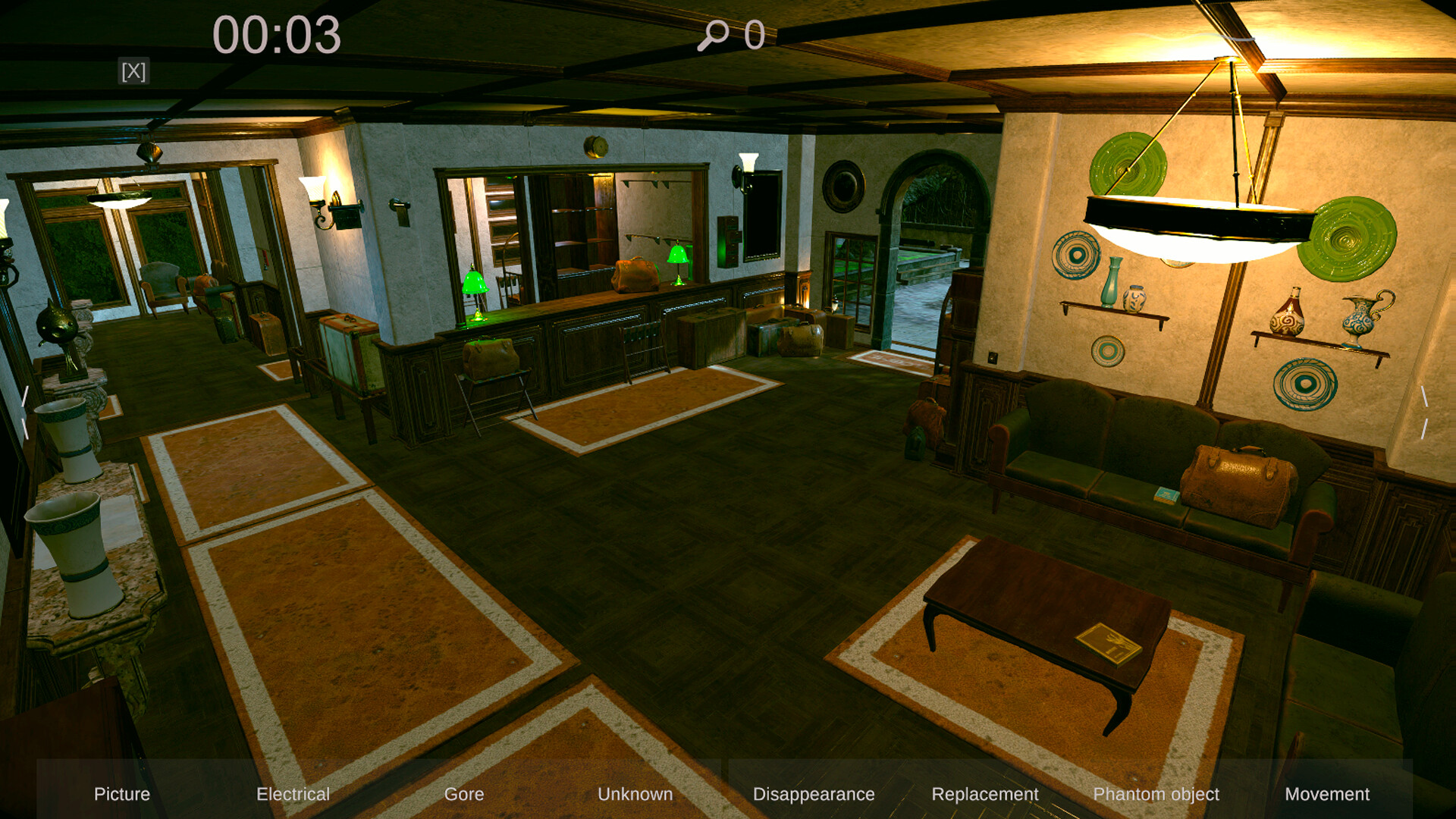
Task: Report an Unknown anomaly
Action: [x=635, y=795]
